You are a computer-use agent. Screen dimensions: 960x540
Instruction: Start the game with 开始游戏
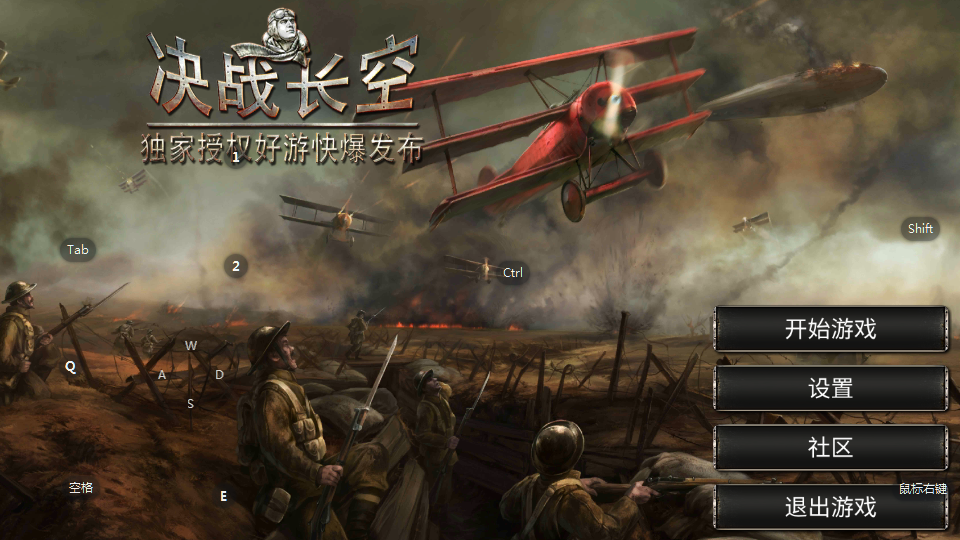click(x=830, y=329)
